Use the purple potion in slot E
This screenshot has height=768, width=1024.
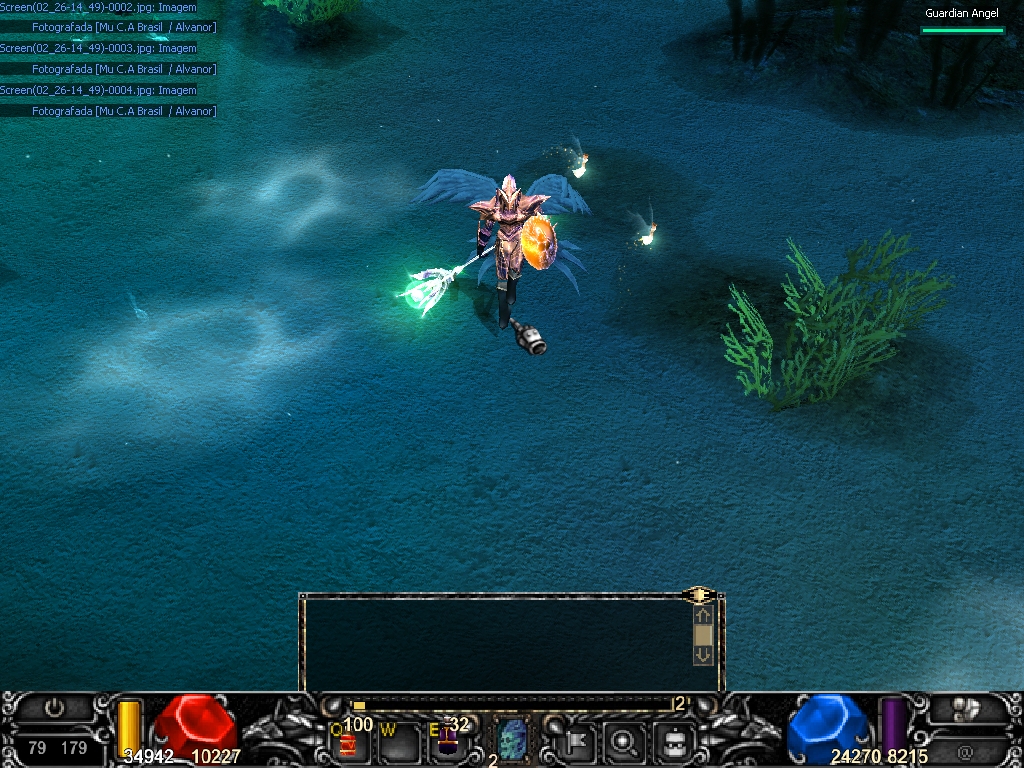coord(448,742)
